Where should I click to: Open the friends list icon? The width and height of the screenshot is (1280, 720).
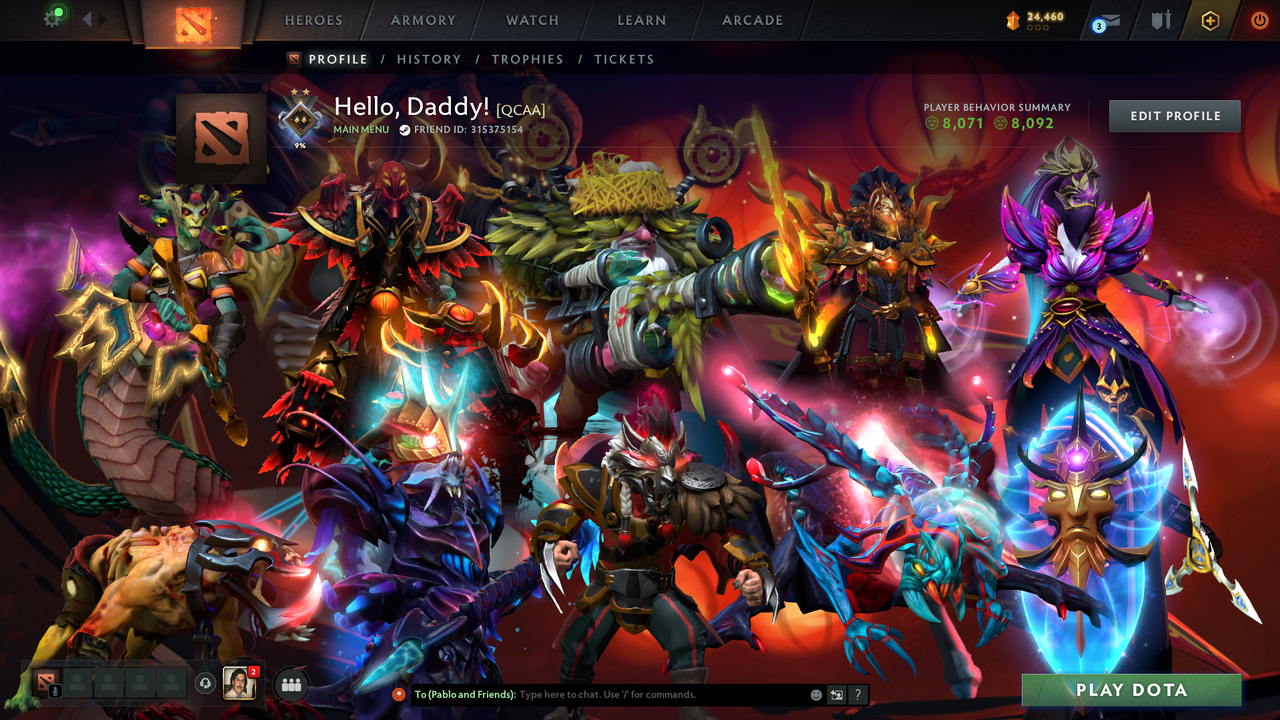point(290,684)
